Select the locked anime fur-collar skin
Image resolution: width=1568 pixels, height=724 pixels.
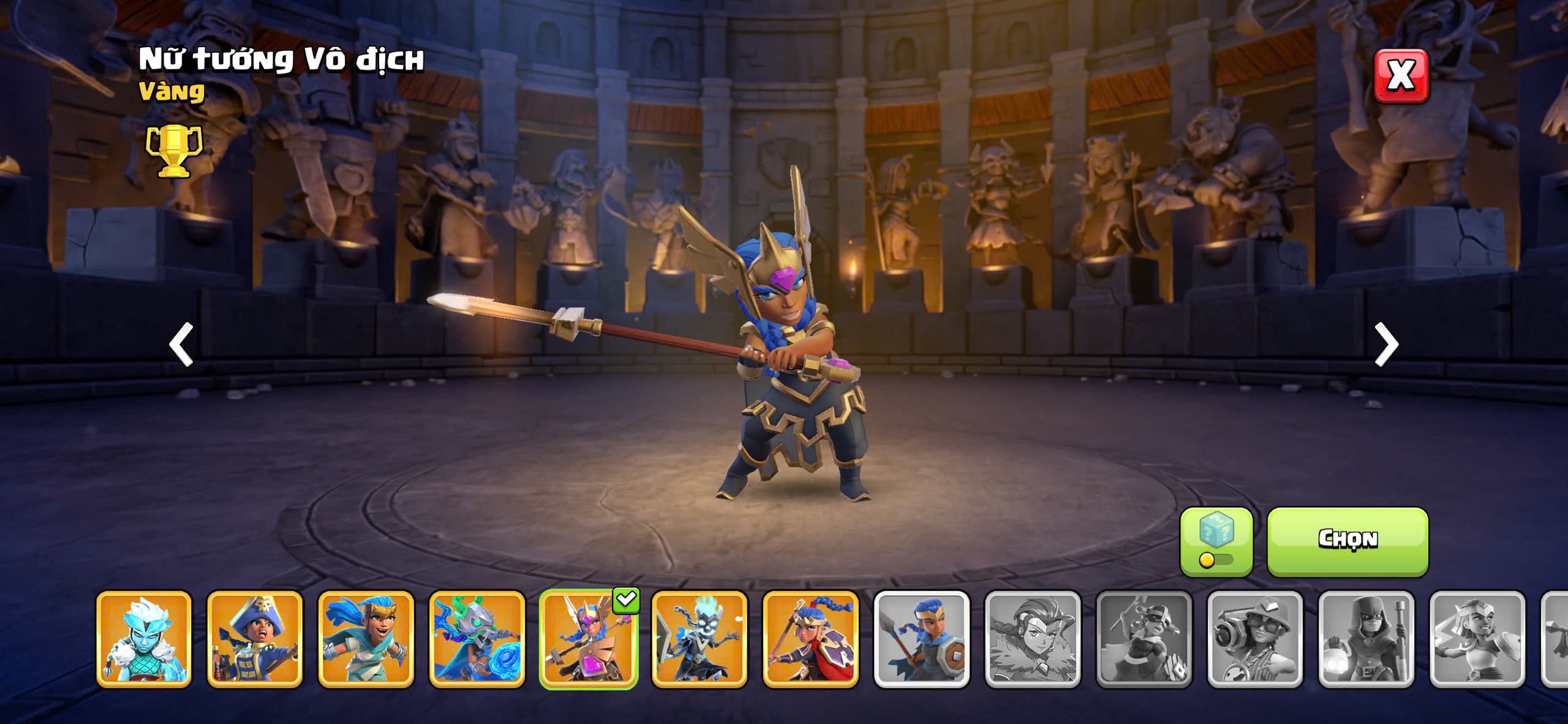click(x=1032, y=638)
